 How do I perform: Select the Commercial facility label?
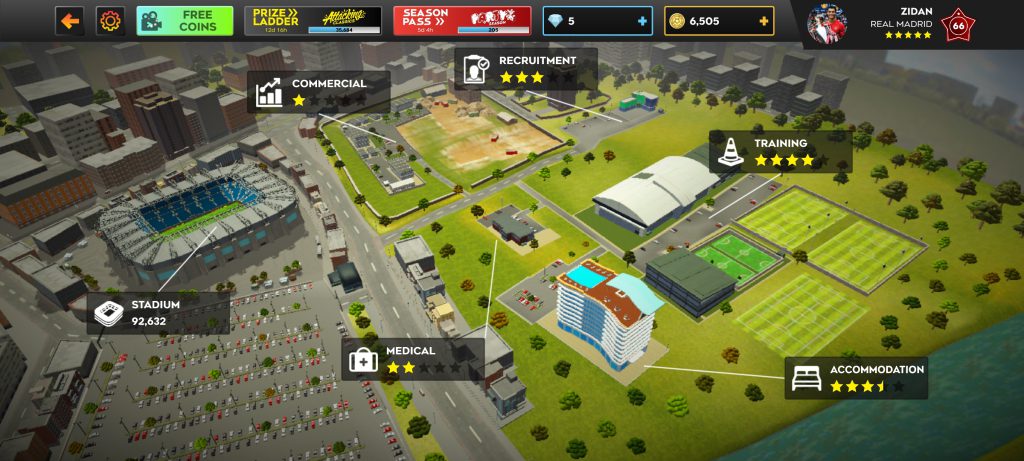318,92
